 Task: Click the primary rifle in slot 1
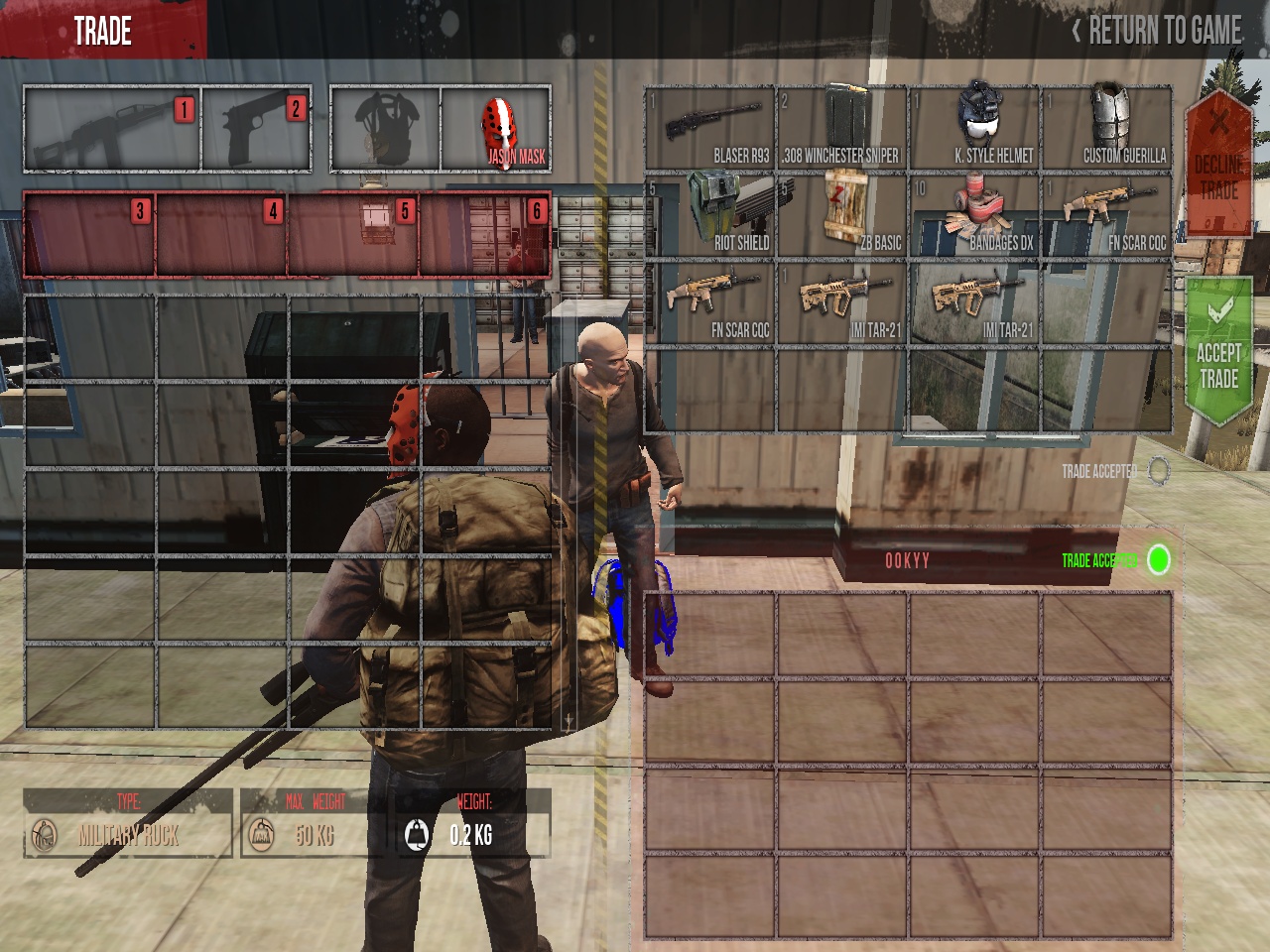111,130
